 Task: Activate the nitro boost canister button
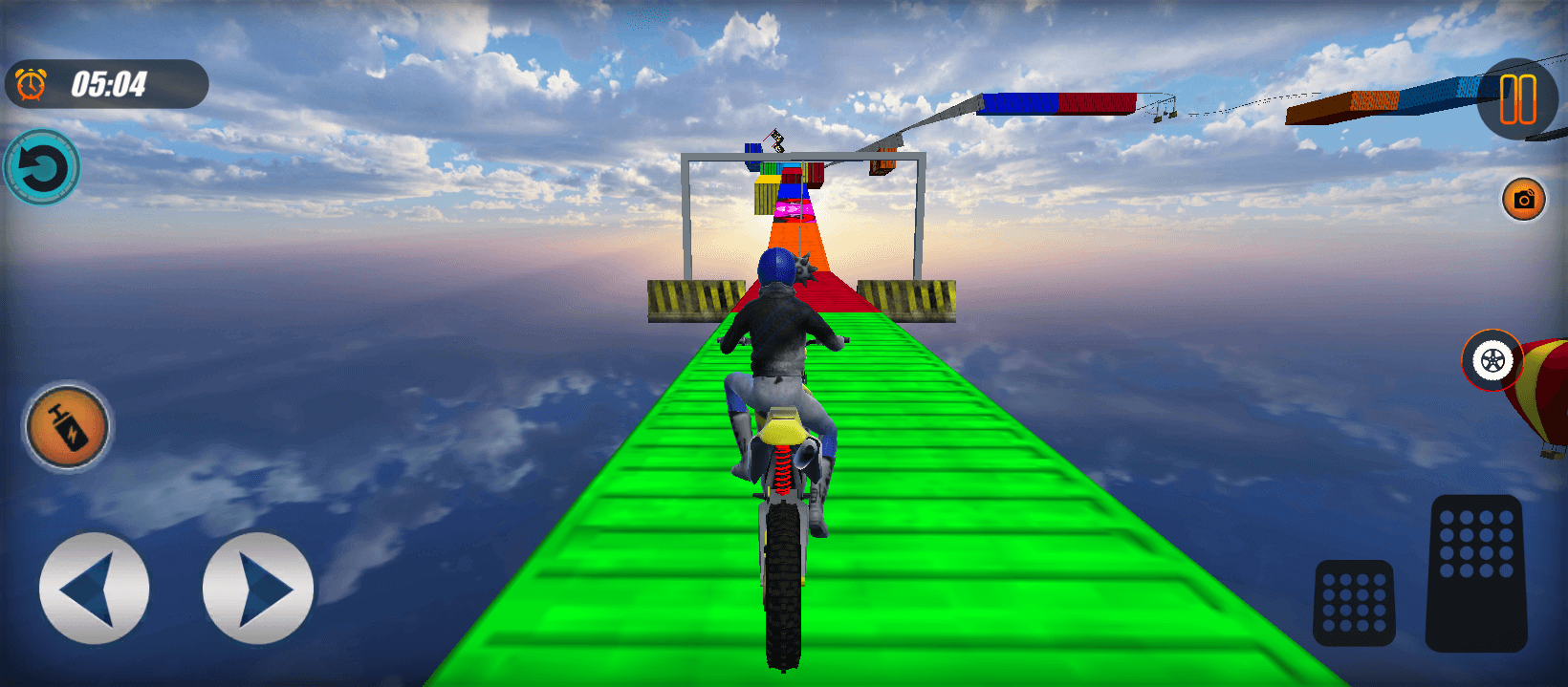[67, 426]
